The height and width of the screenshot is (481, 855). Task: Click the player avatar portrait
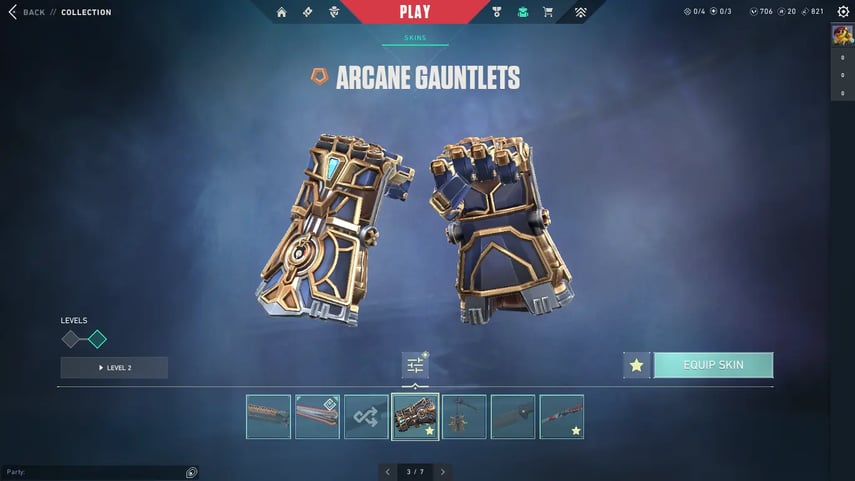tap(842, 35)
